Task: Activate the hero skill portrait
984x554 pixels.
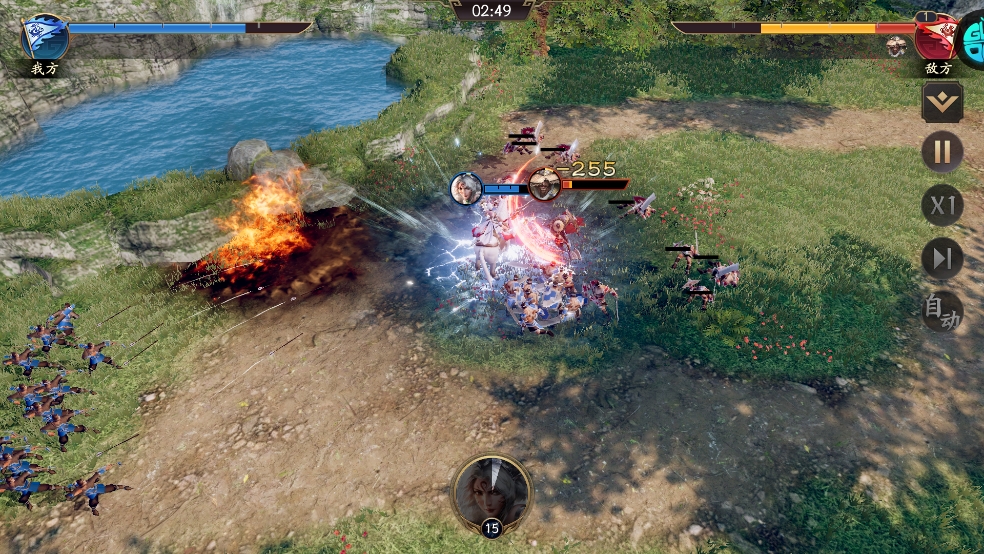Action: pos(491,492)
